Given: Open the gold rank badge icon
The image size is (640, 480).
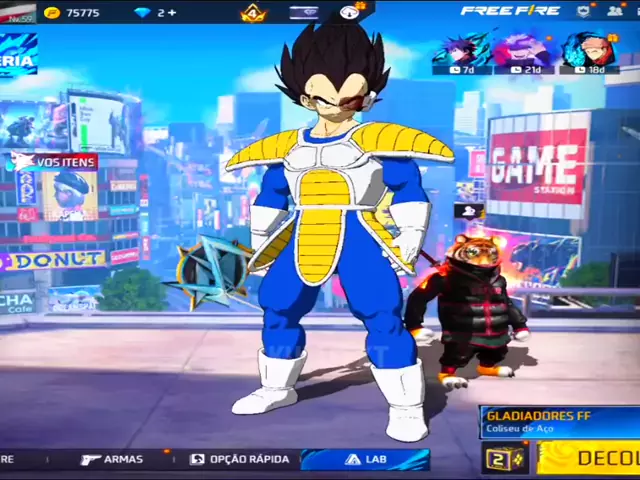Looking at the screenshot, I should pyautogui.click(x=253, y=13).
